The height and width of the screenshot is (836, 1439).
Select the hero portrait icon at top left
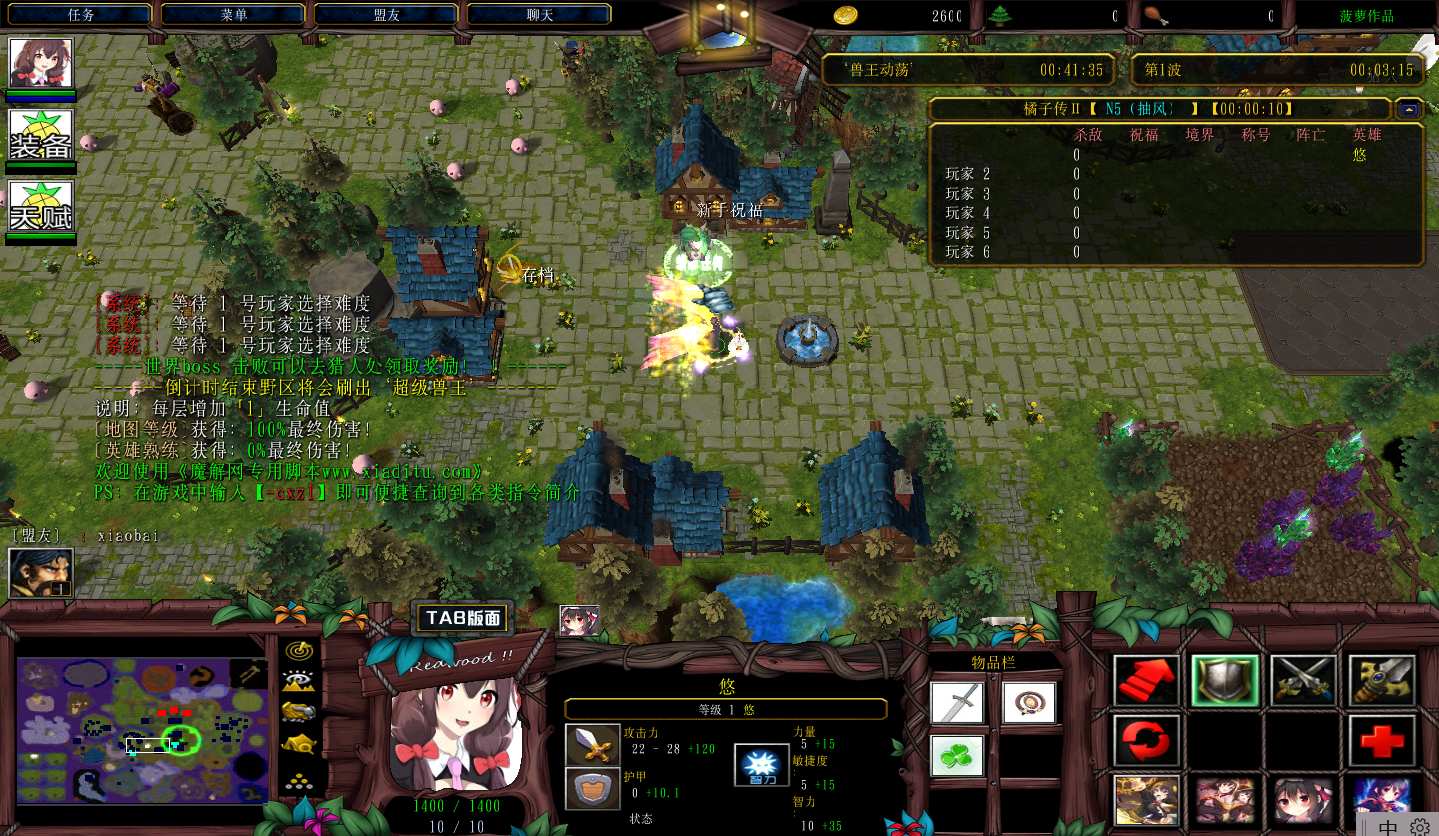click(41, 63)
